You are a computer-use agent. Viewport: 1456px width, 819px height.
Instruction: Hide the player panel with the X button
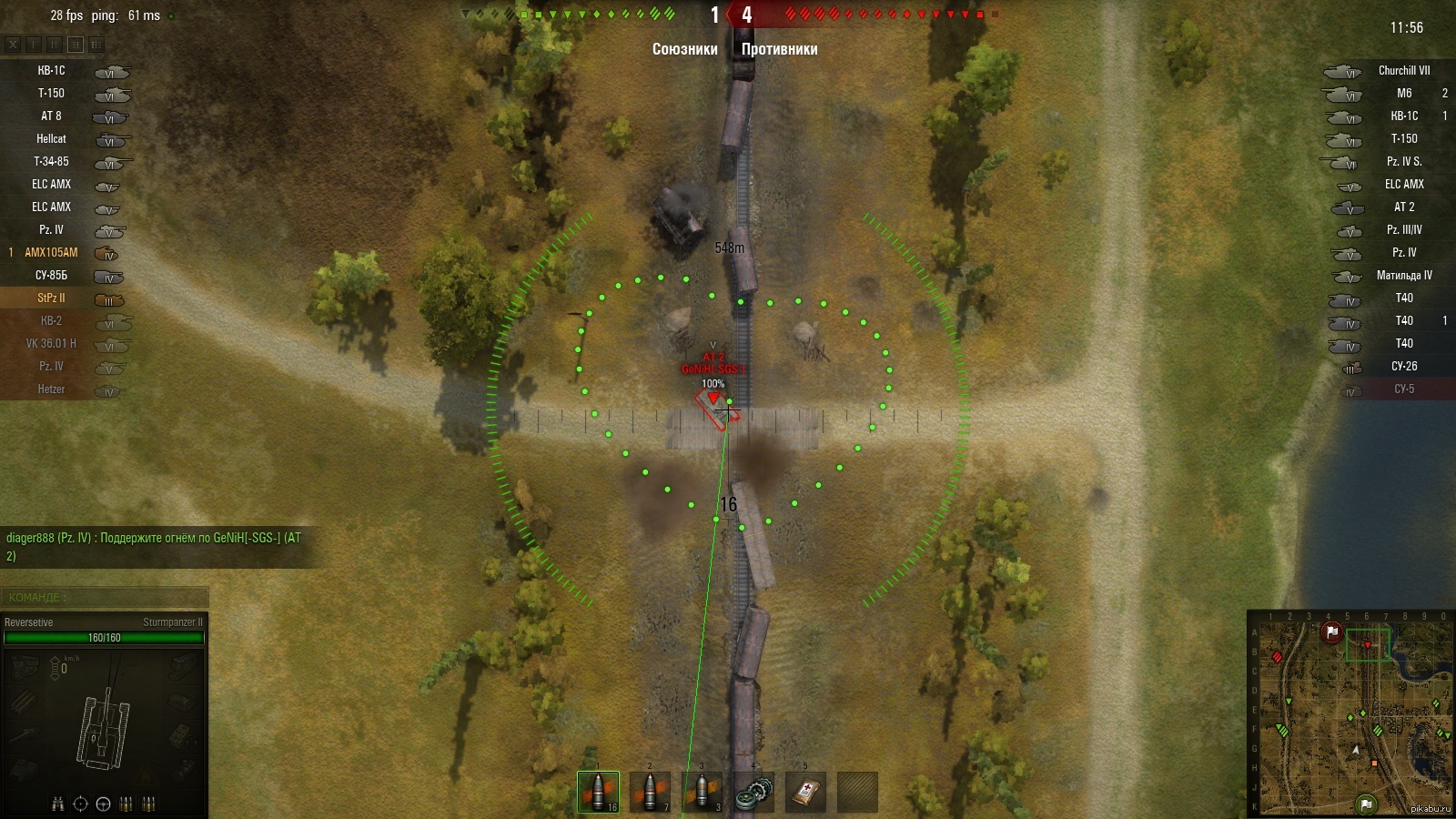click(x=13, y=44)
